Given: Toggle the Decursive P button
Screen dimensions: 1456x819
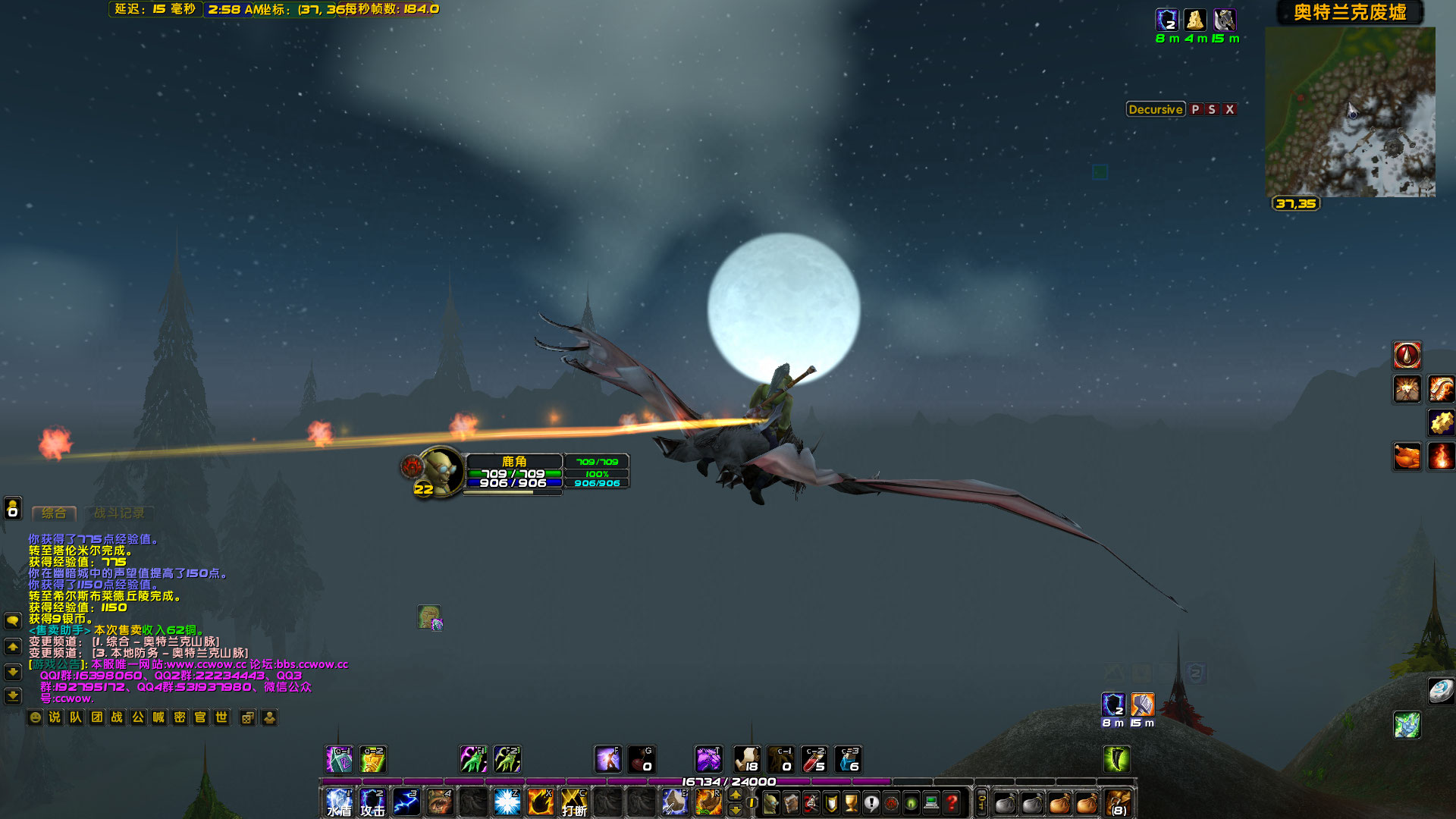Looking at the screenshot, I should point(1195,109).
